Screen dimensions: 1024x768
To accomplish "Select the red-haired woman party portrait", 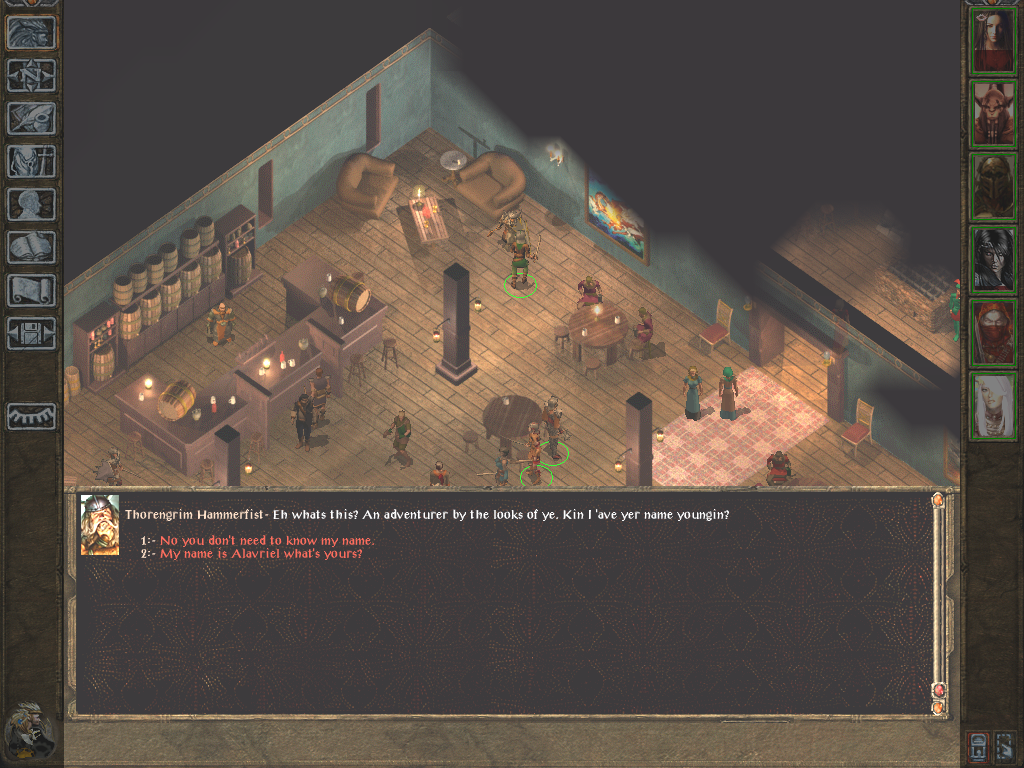I will click(993, 41).
